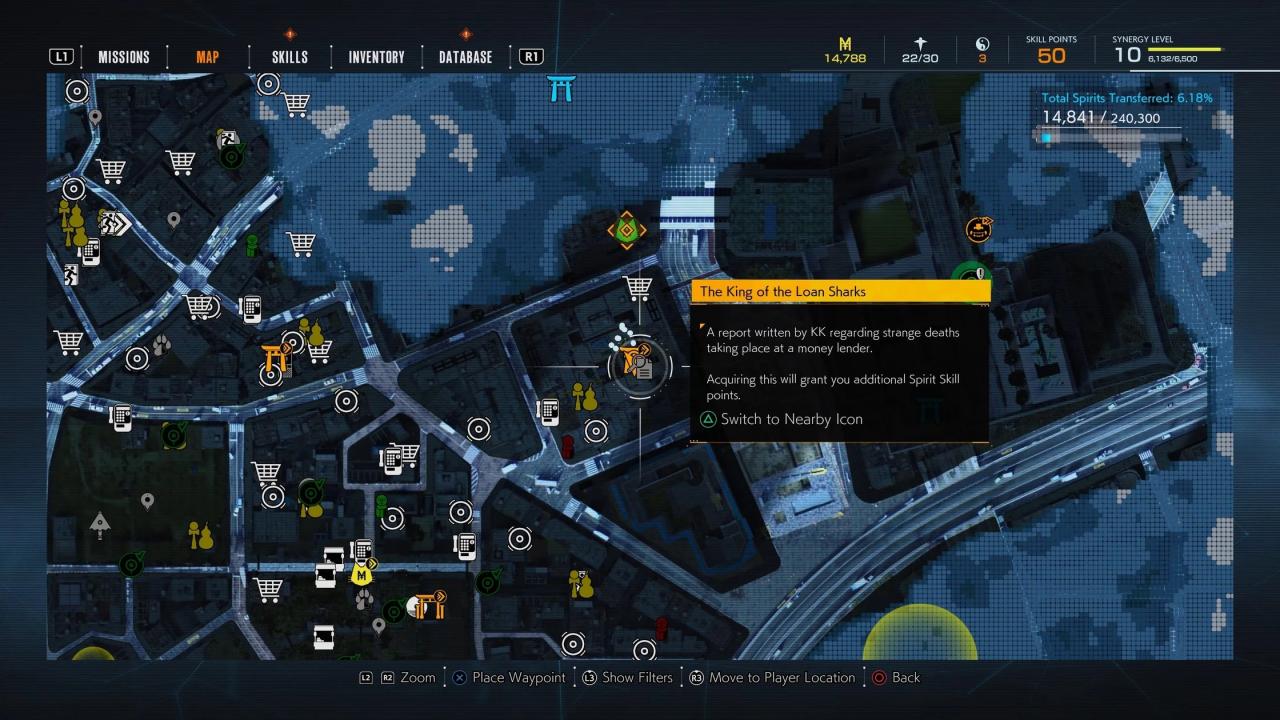Select the blue torii gate marker
Image resolution: width=1280 pixels, height=720 pixels.
point(561,88)
